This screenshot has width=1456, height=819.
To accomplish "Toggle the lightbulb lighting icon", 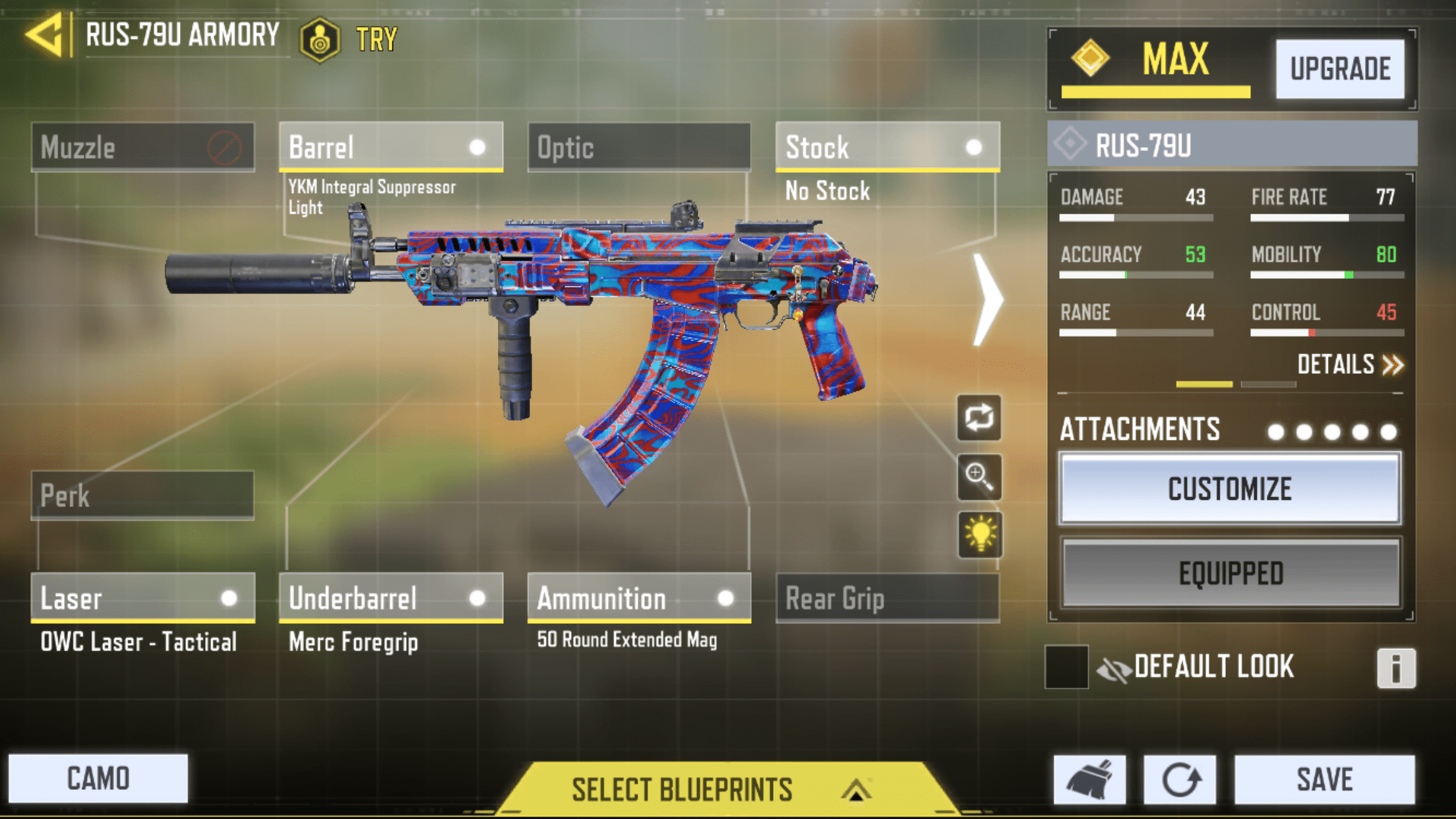I will [979, 534].
